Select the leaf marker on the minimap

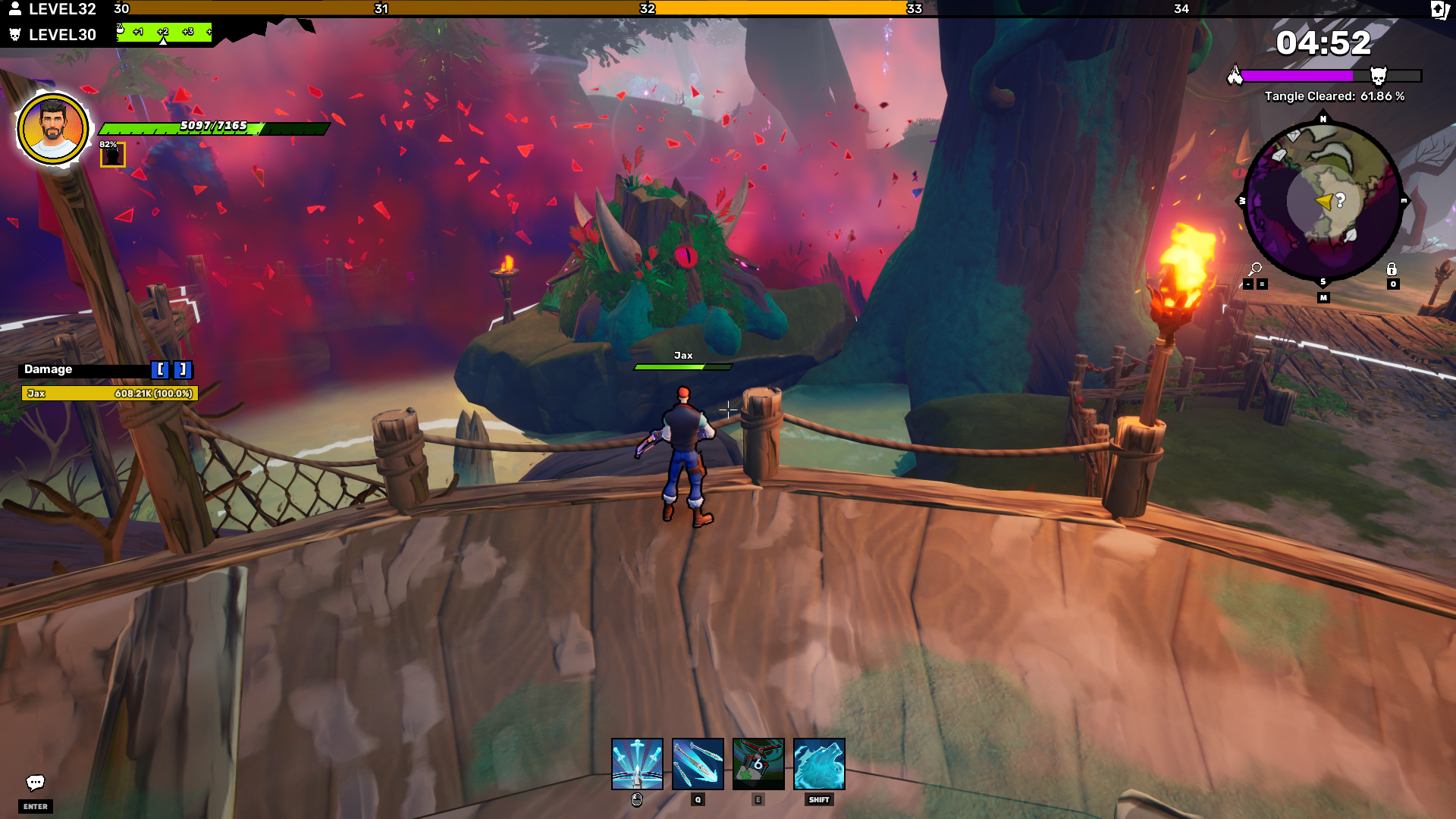pos(1351,236)
